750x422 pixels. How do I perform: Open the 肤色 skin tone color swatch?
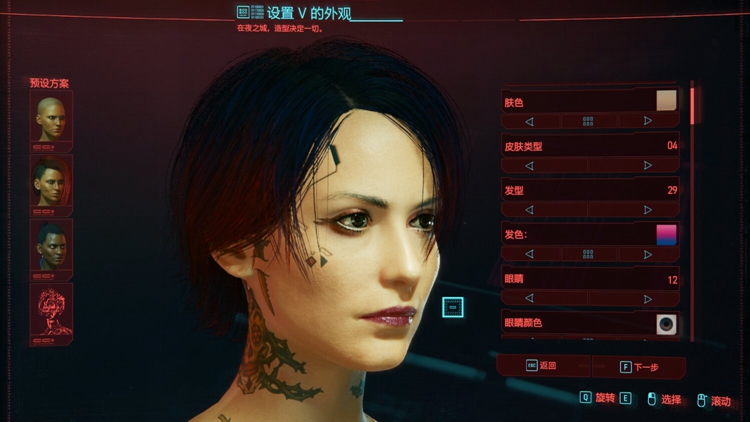click(666, 100)
